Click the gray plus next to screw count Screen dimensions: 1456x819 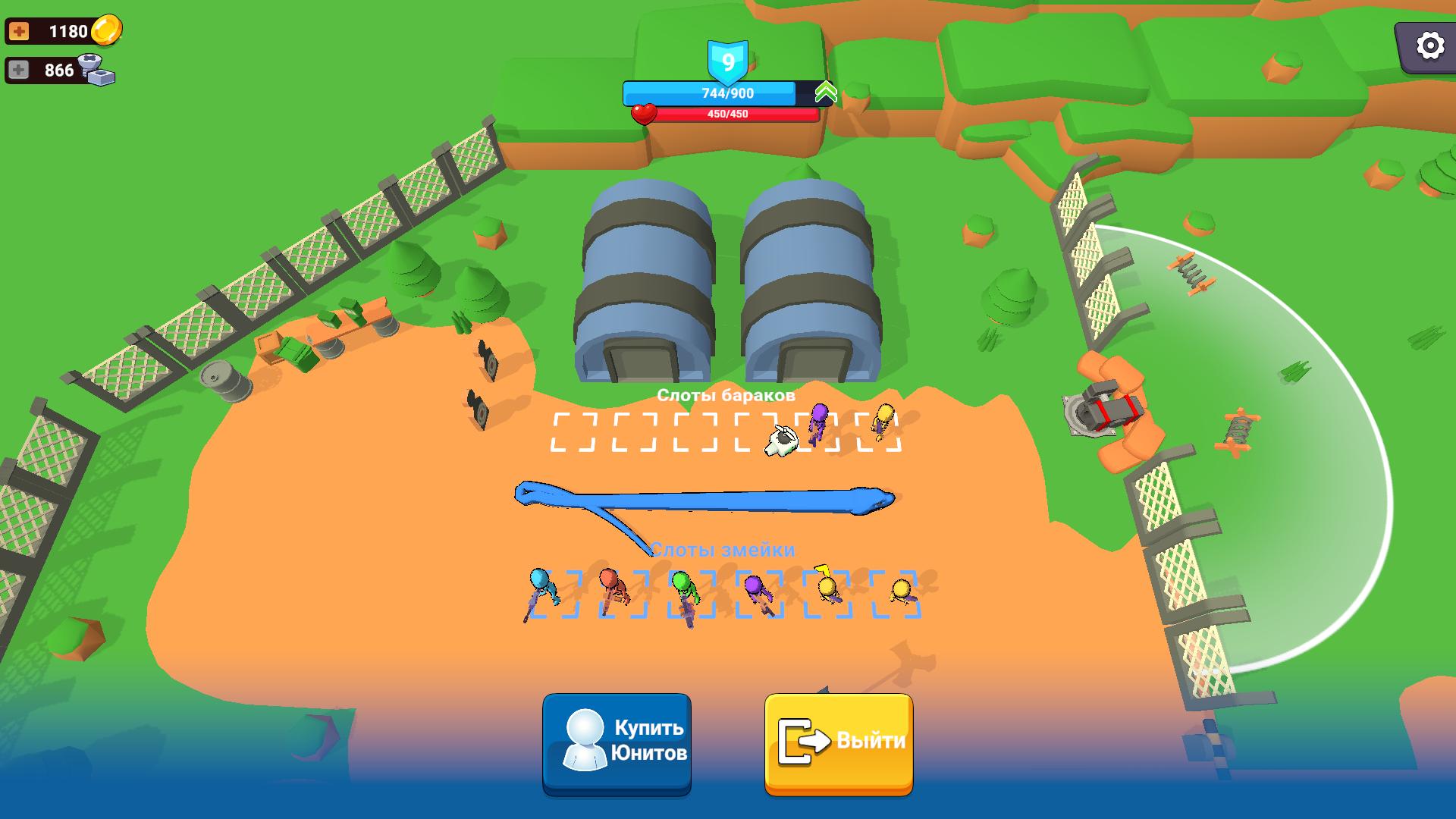pos(19,70)
